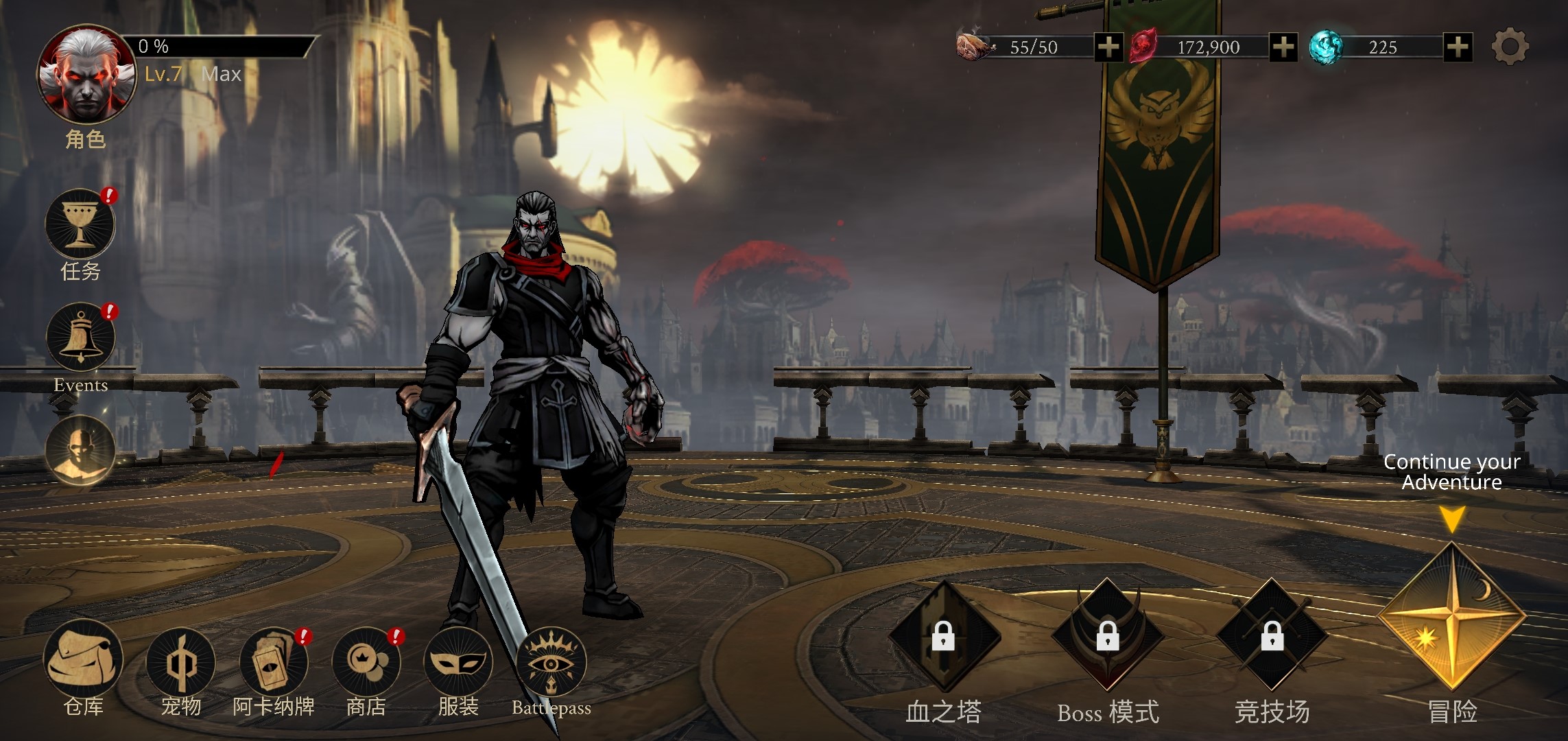Add blue orb currency with plus button
Image resolution: width=1568 pixels, height=741 pixels.
coord(1458,47)
